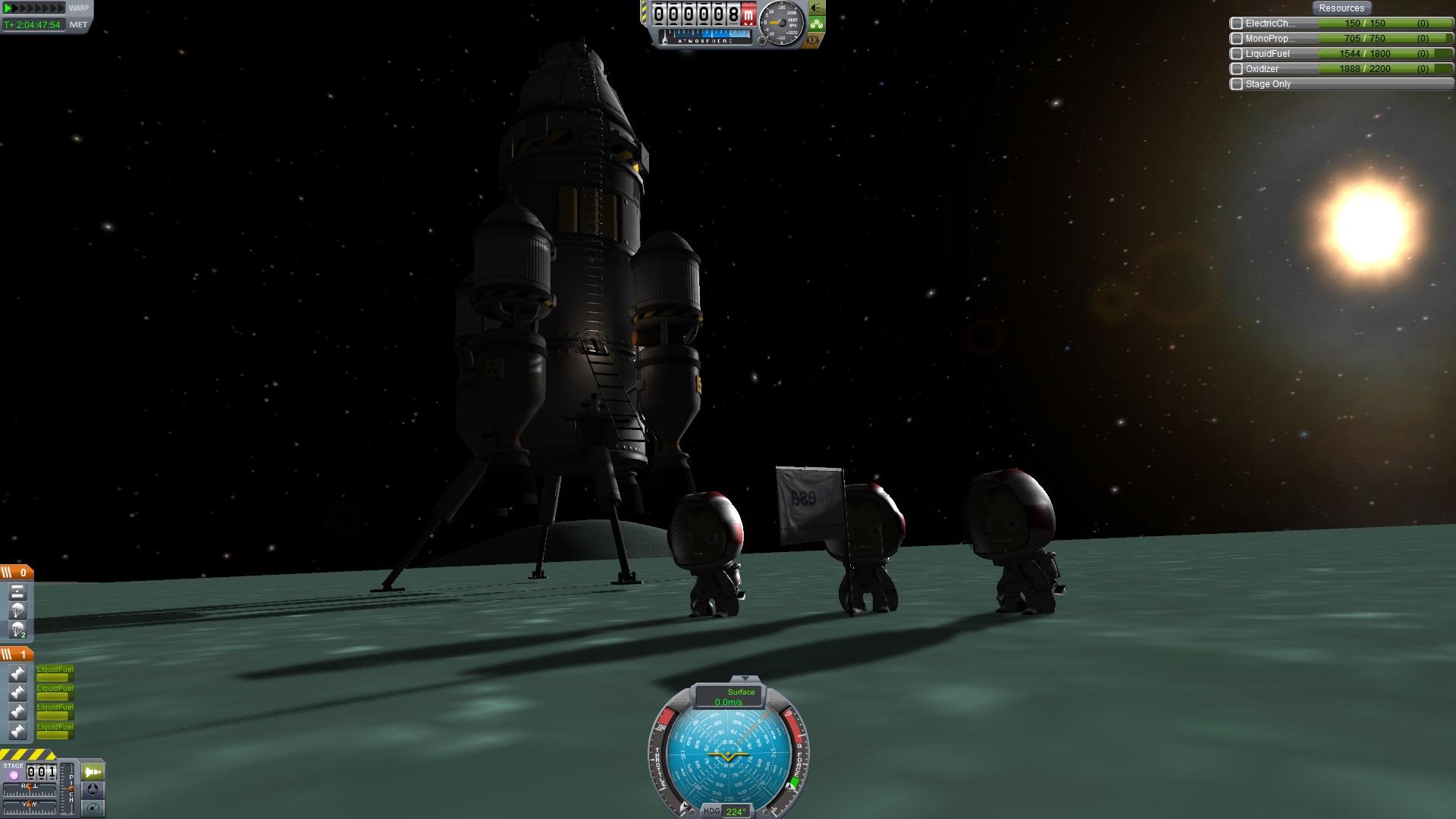The image size is (1456, 819).
Task: Switch to staging mode with rocket button
Action: coord(93,772)
